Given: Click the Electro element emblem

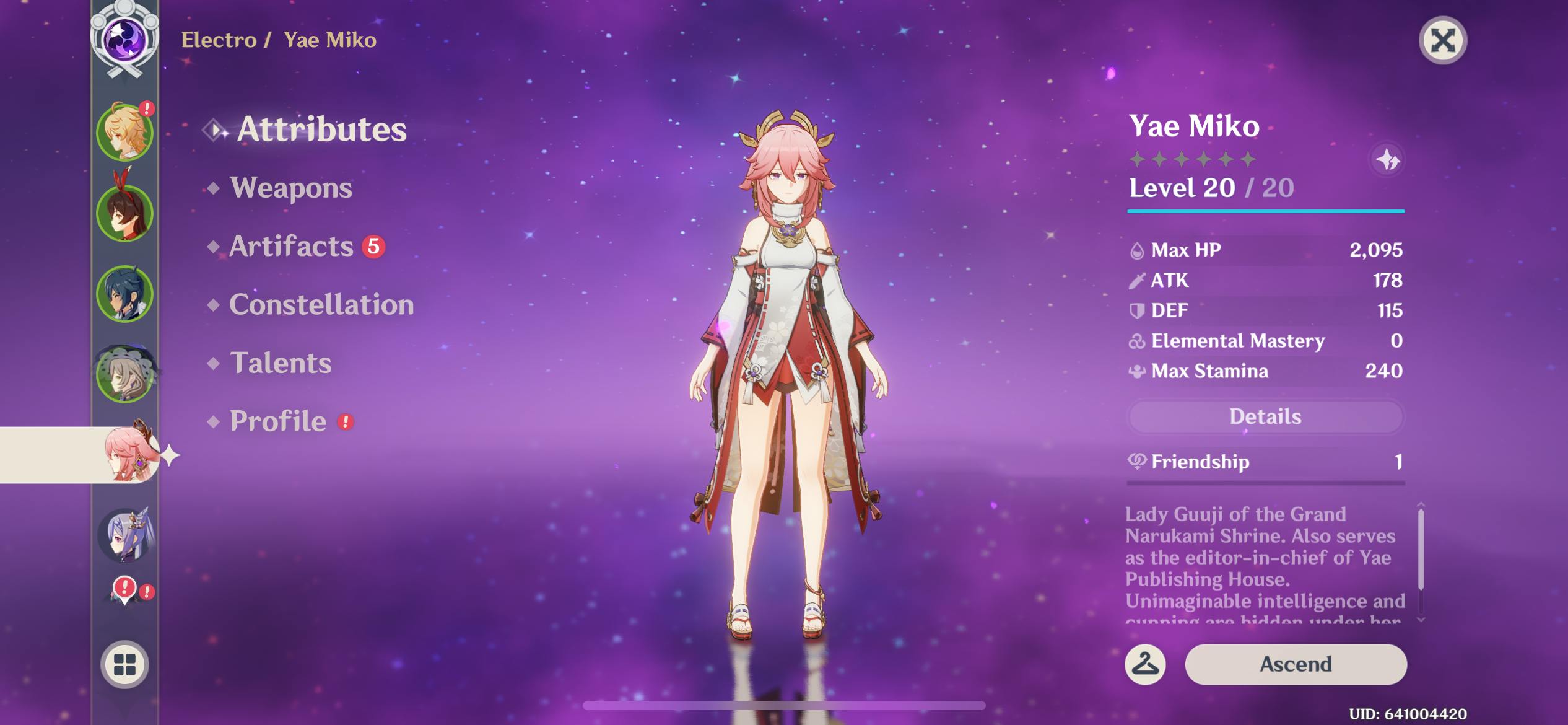Looking at the screenshot, I should tap(124, 39).
